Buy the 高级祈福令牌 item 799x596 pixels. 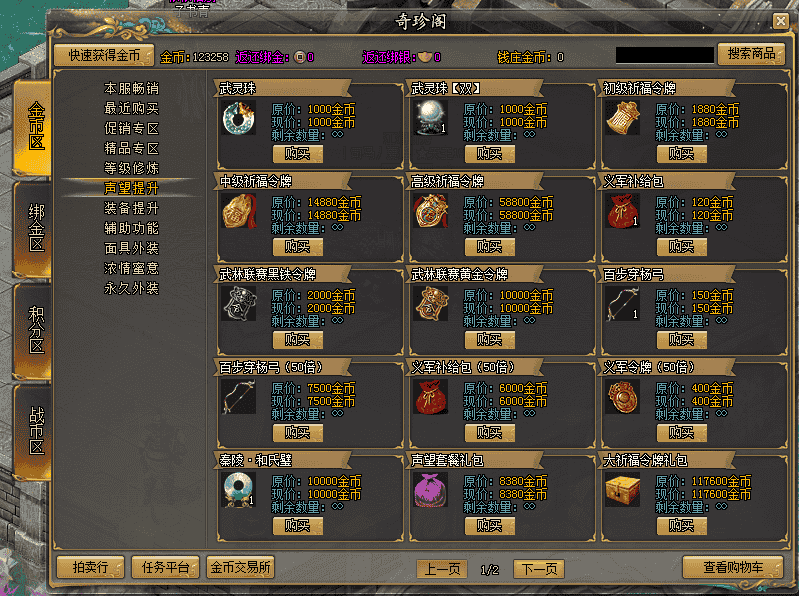(x=489, y=247)
